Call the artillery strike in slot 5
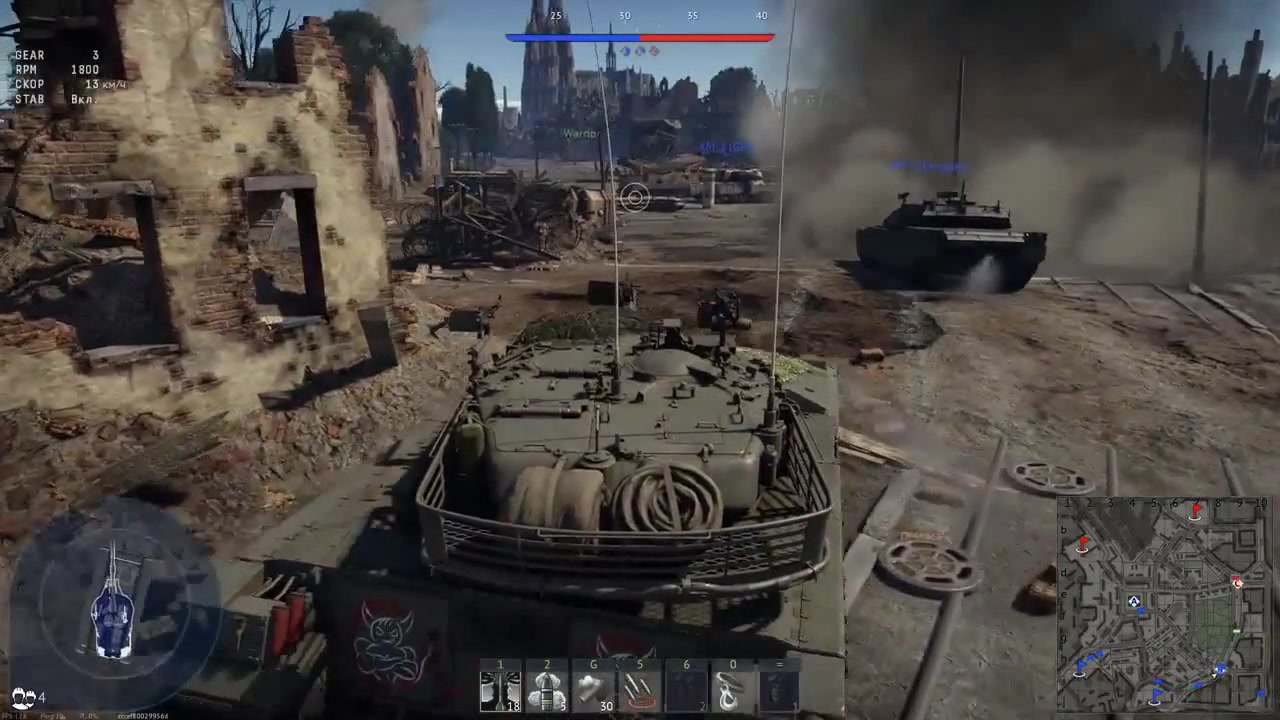The width and height of the screenshot is (1280, 720). [640, 690]
